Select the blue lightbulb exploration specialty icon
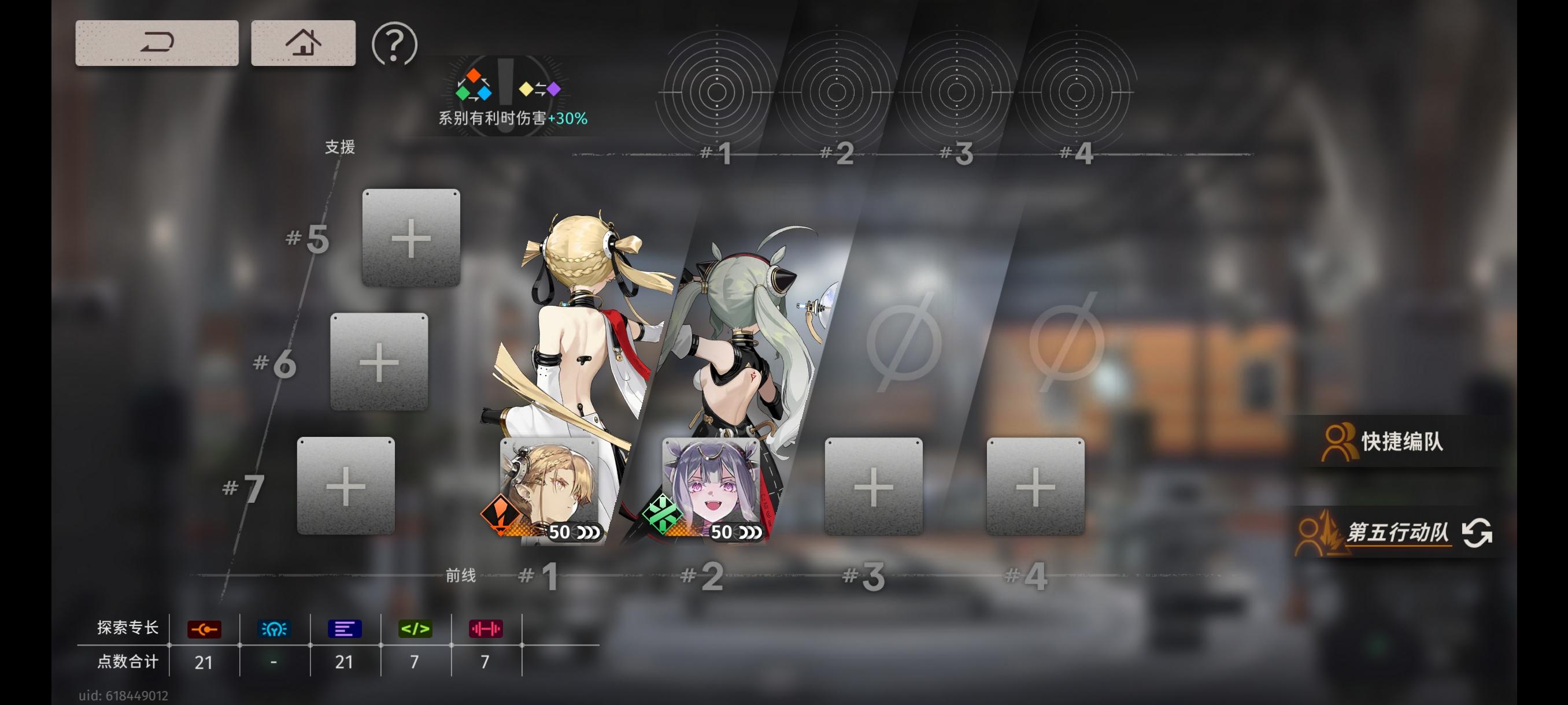The image size is (1568, 705). click(274, 629)
